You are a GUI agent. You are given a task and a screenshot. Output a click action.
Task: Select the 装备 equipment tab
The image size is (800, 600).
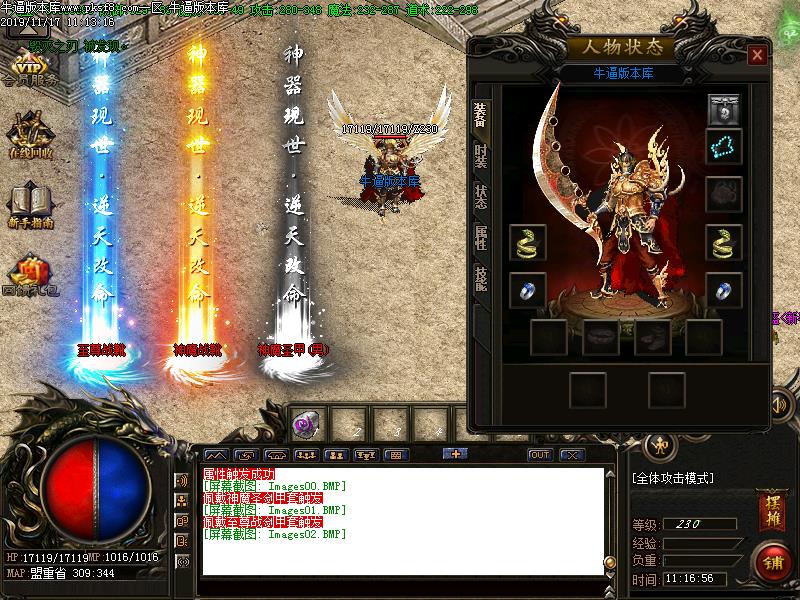481,116
